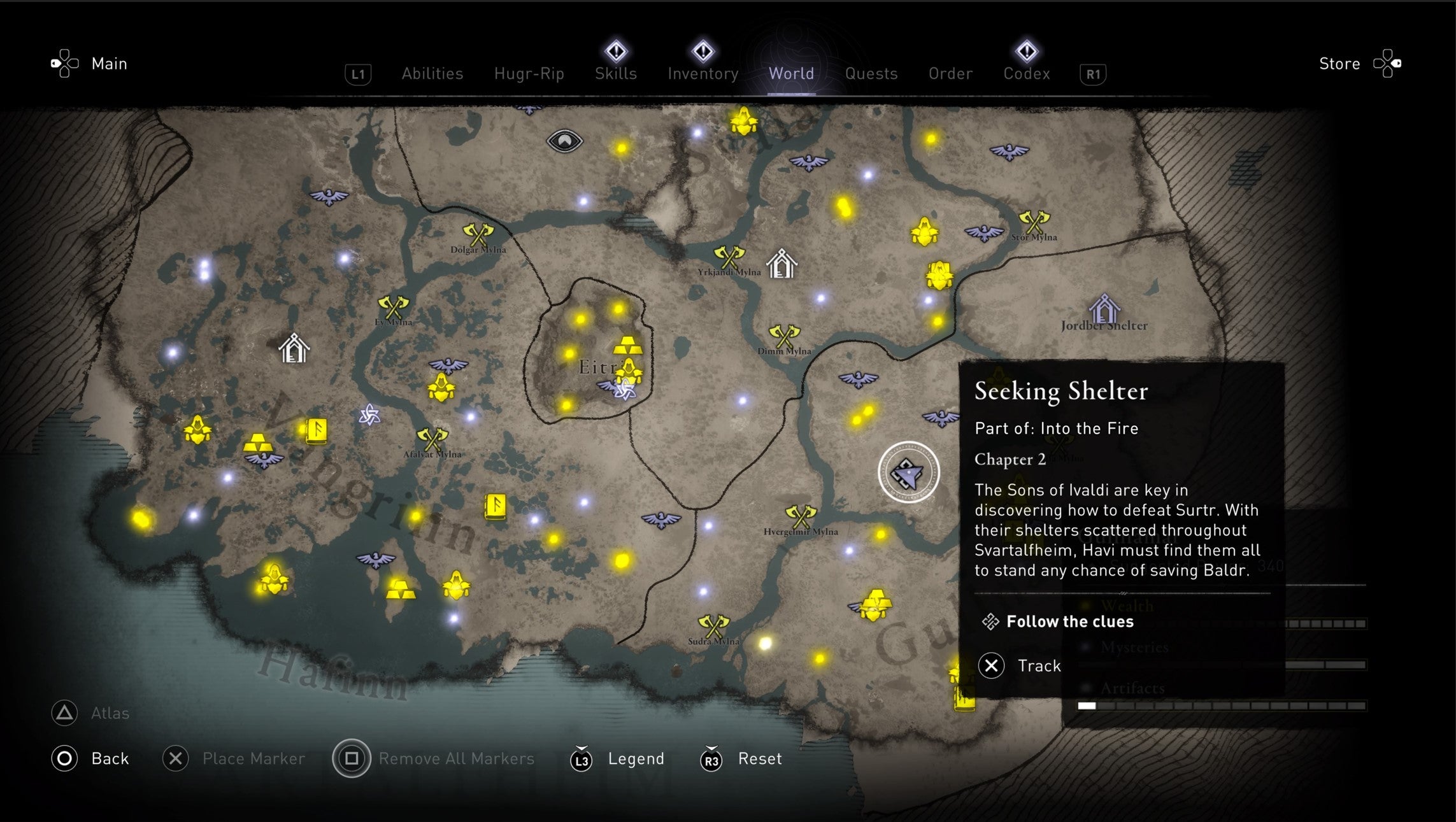1456x822 pixels.
Task: Toggle the Mysteries filter in the legend
Action: click(x=1134, y=647)
